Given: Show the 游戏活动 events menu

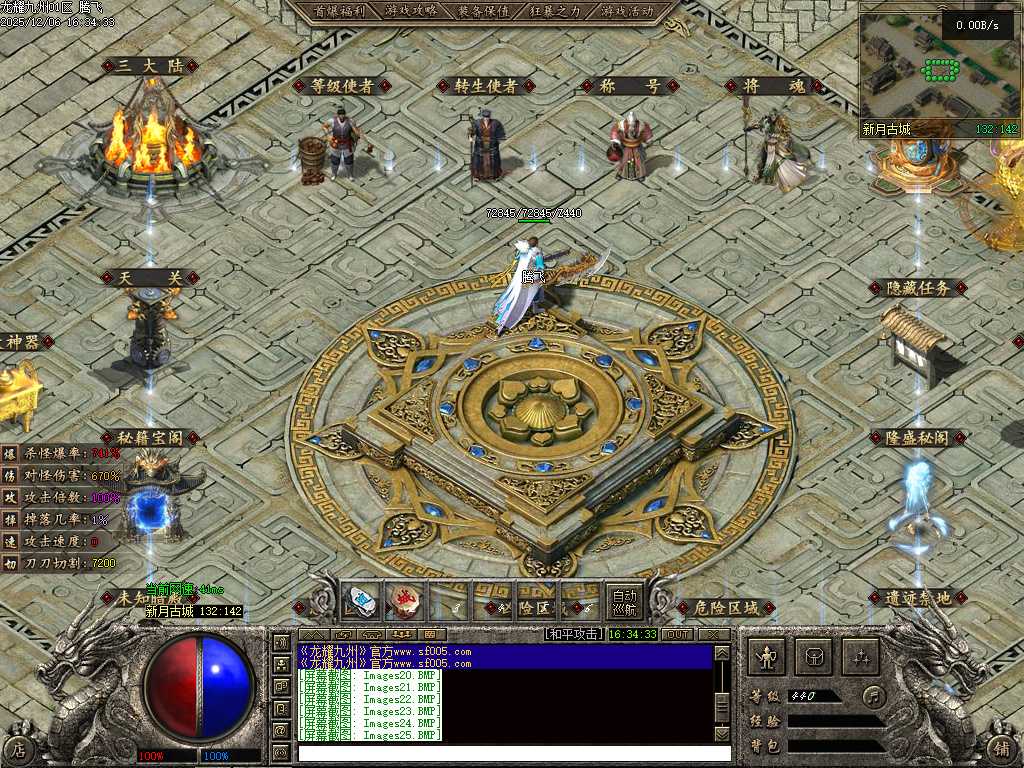Looking at the screenshot, I should pos(627,11).
